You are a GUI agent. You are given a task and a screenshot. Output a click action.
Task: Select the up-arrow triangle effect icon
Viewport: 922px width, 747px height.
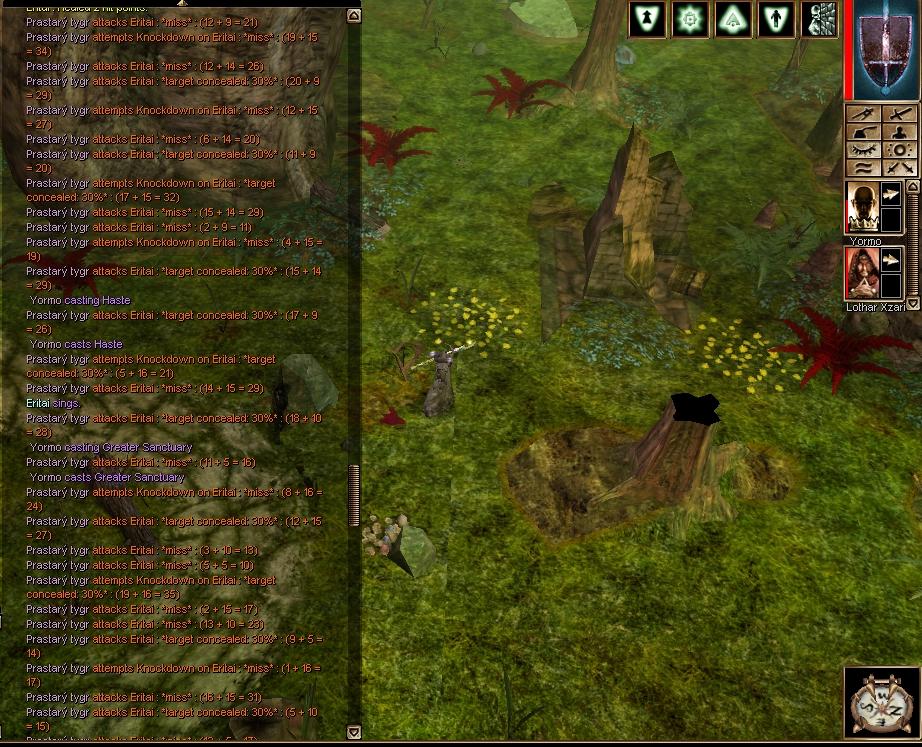[x=647, y=19]
